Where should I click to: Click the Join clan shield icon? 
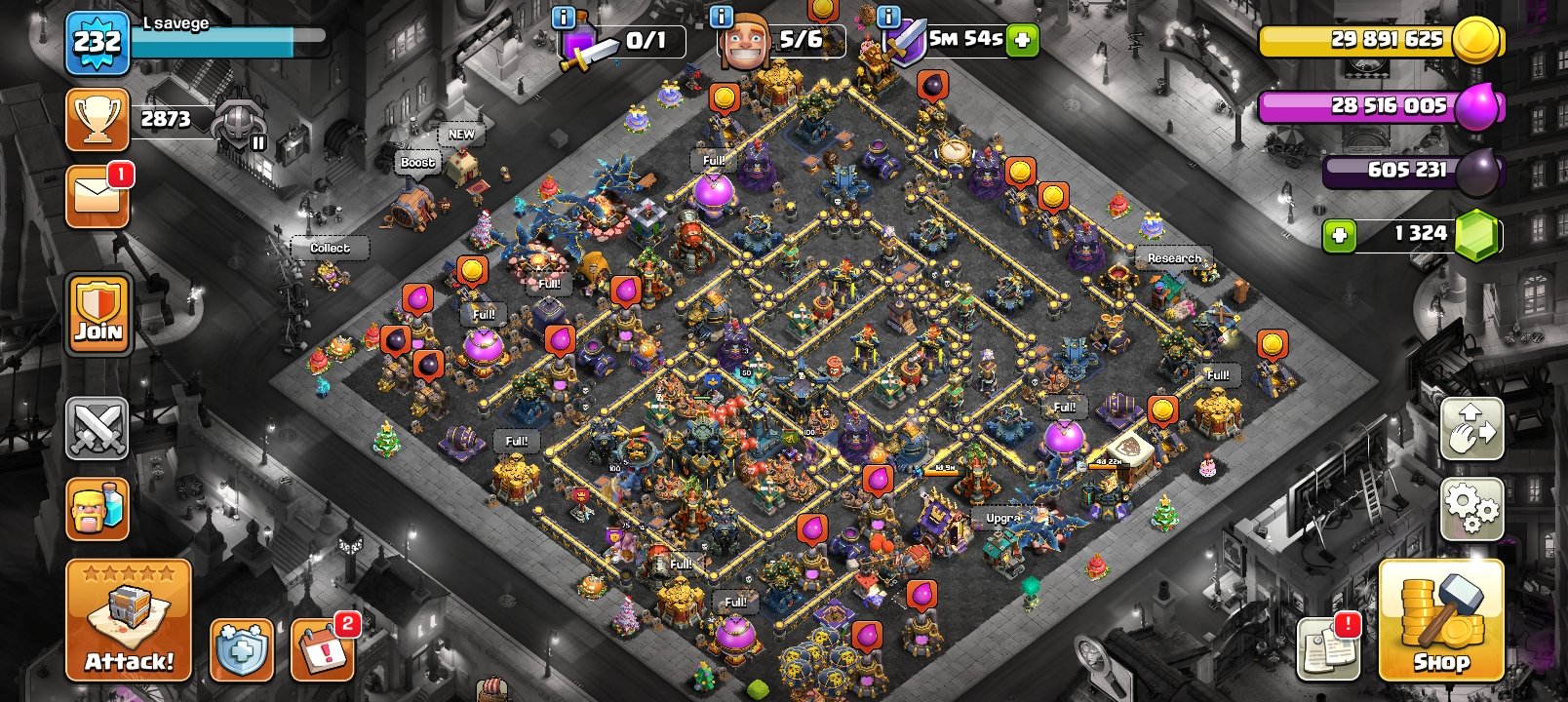98,314
